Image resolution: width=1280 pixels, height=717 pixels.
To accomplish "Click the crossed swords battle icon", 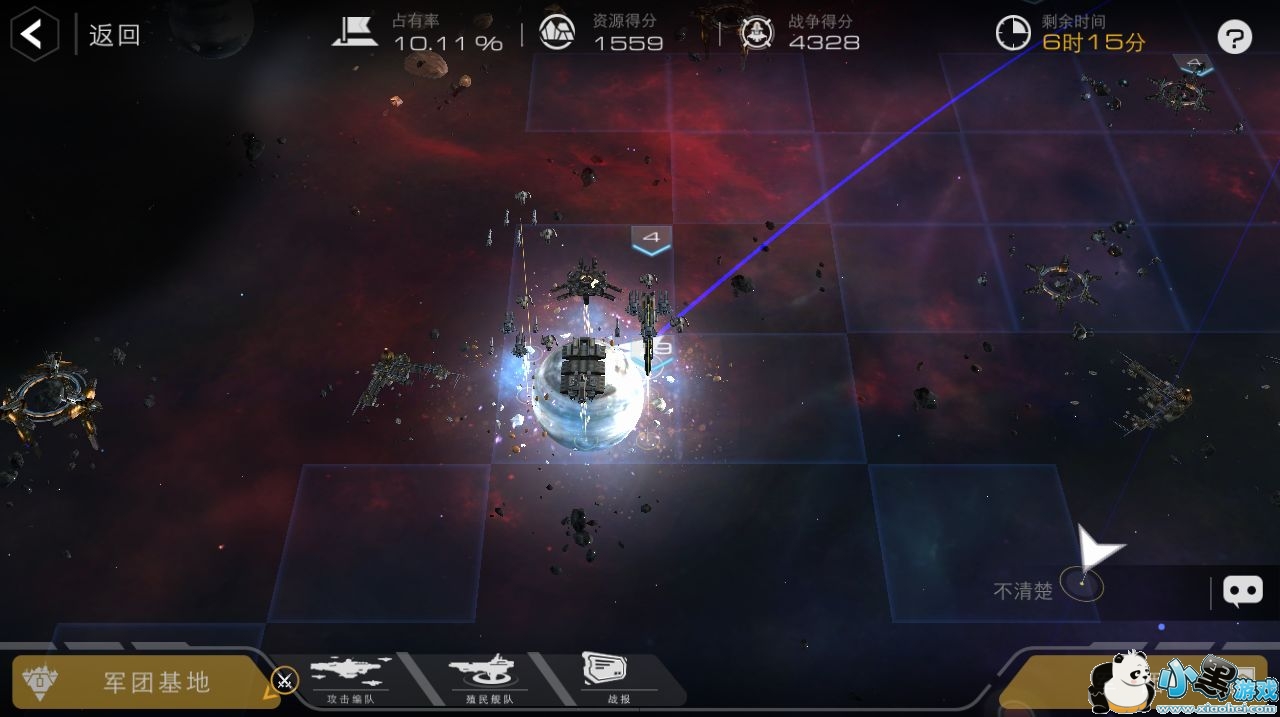I will point(285,681).
